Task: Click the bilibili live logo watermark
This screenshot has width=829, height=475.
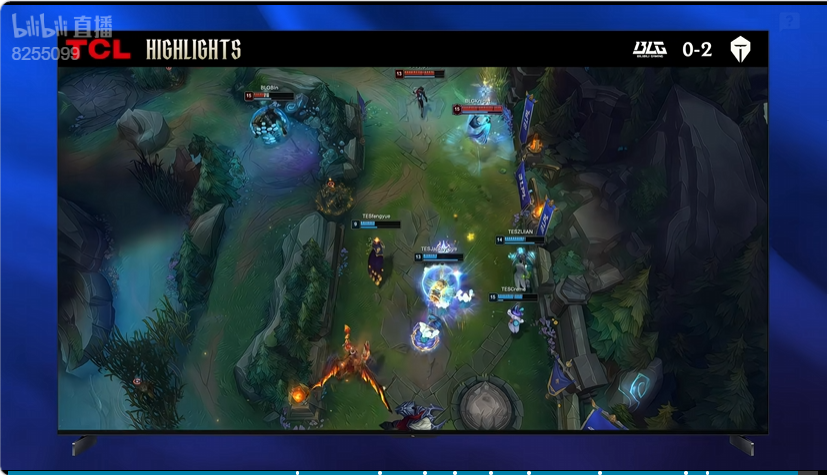Action: [x=62, y=25]
